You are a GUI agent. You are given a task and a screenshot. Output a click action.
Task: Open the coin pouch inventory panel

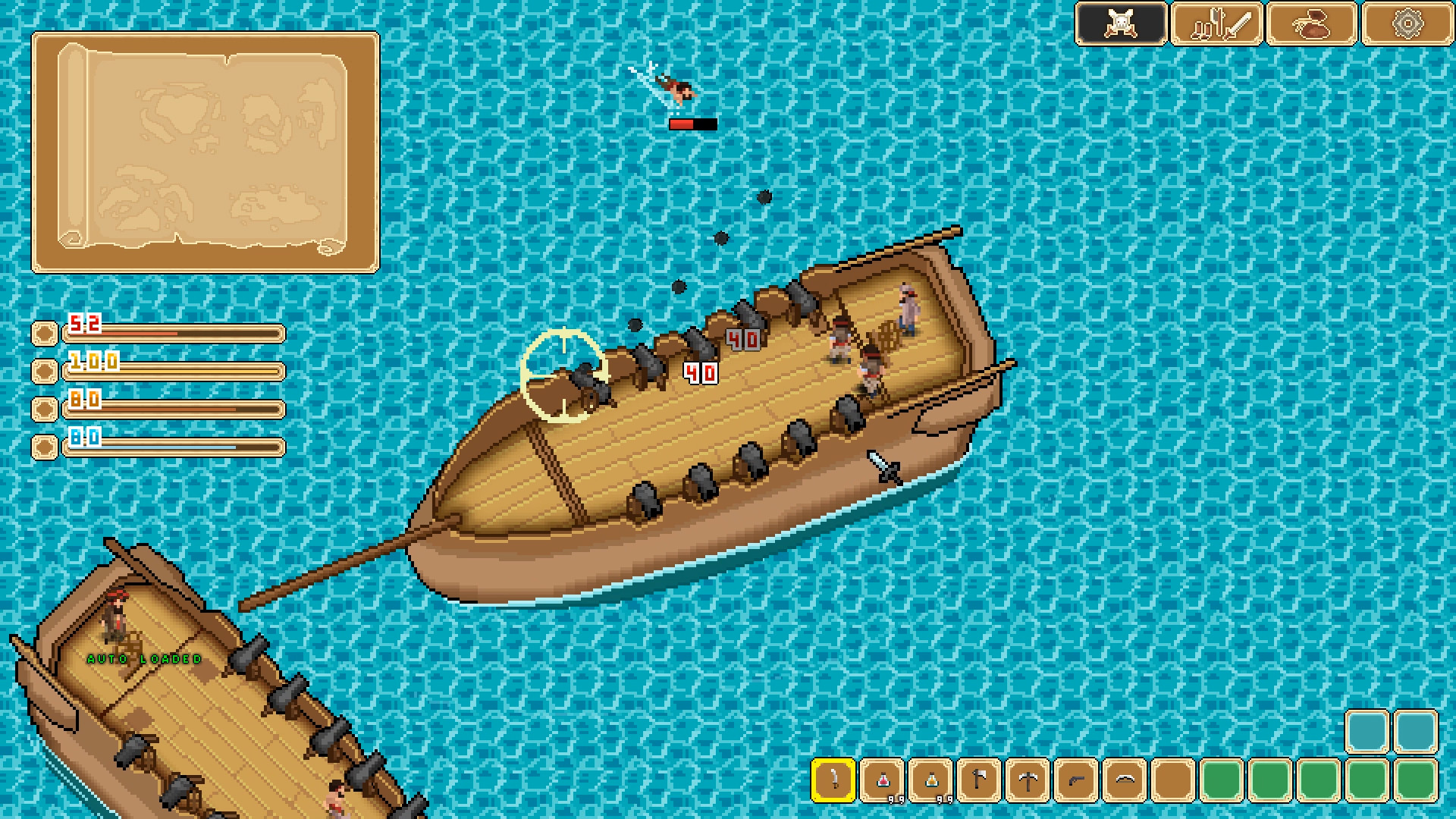(x=1312, y=22)
